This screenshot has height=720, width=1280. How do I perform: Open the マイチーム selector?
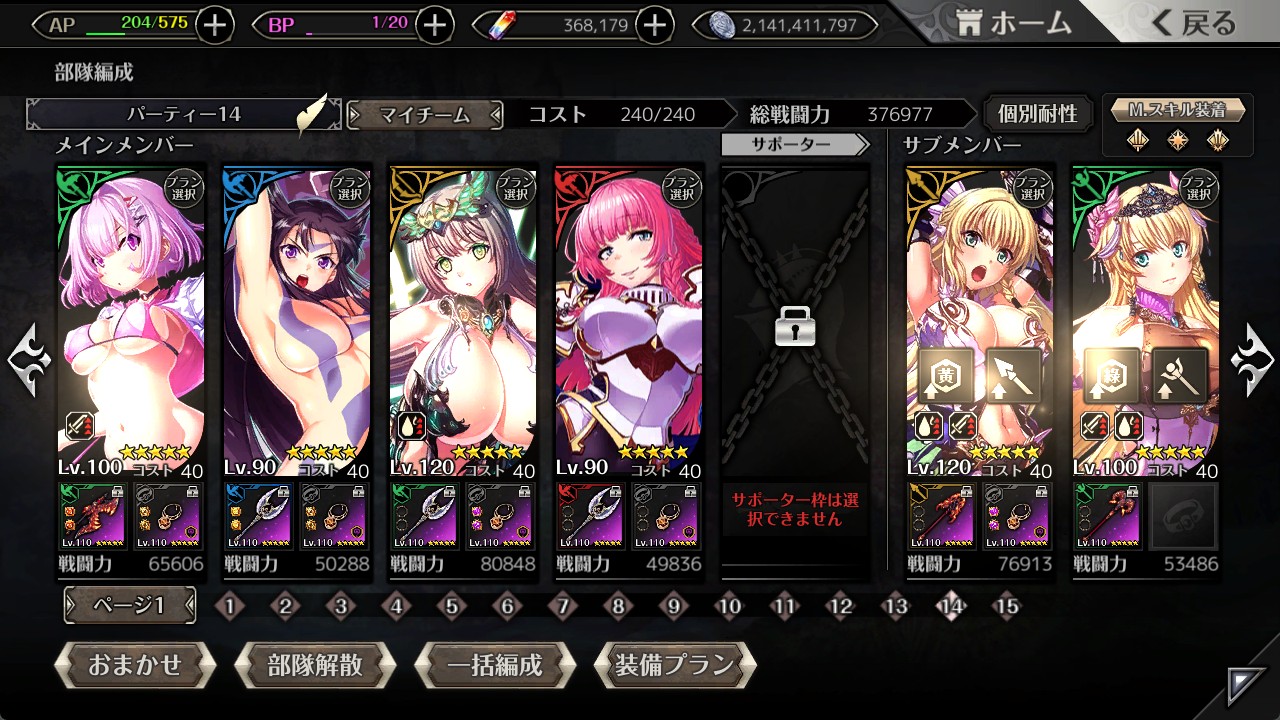(425, 115)
